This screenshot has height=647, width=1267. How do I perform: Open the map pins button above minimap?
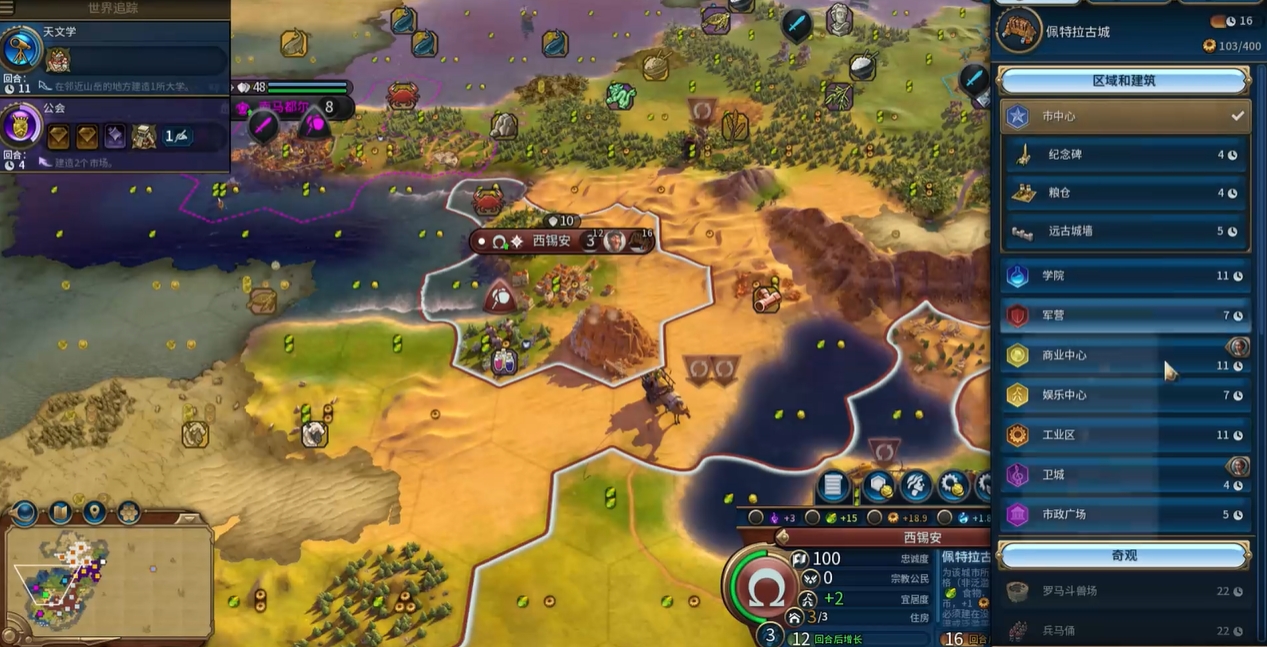(95, 513)
